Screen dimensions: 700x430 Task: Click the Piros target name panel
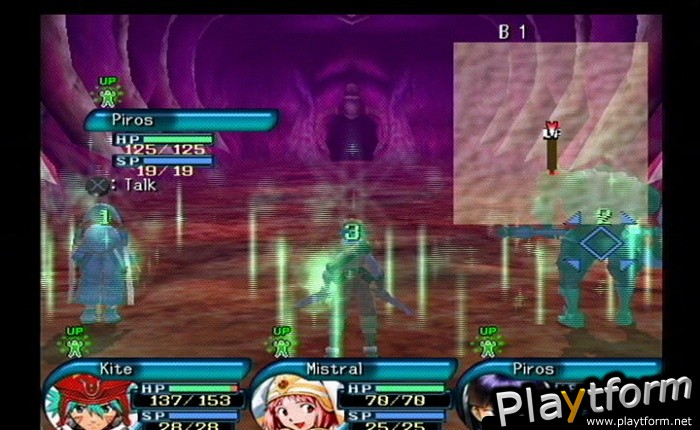pos(180,121)
